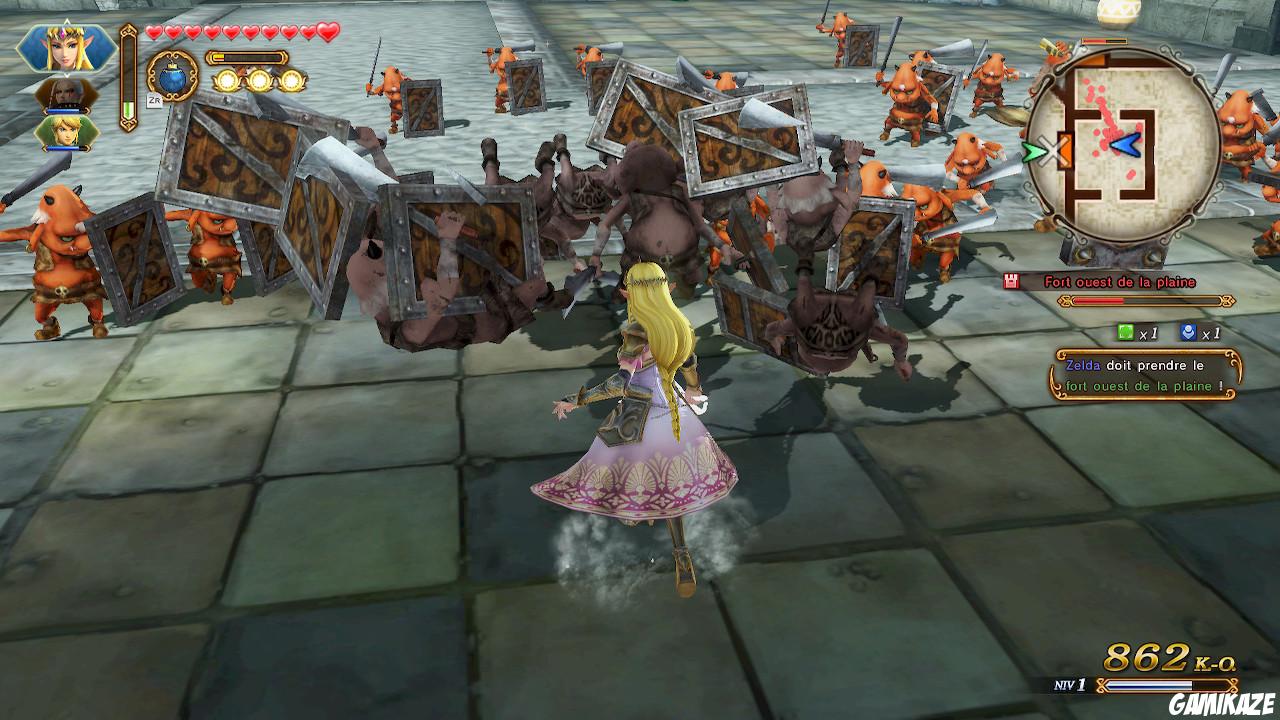Click the green magic gauge bar
The width and height of the screenshot is (1280, 720).
128,108
